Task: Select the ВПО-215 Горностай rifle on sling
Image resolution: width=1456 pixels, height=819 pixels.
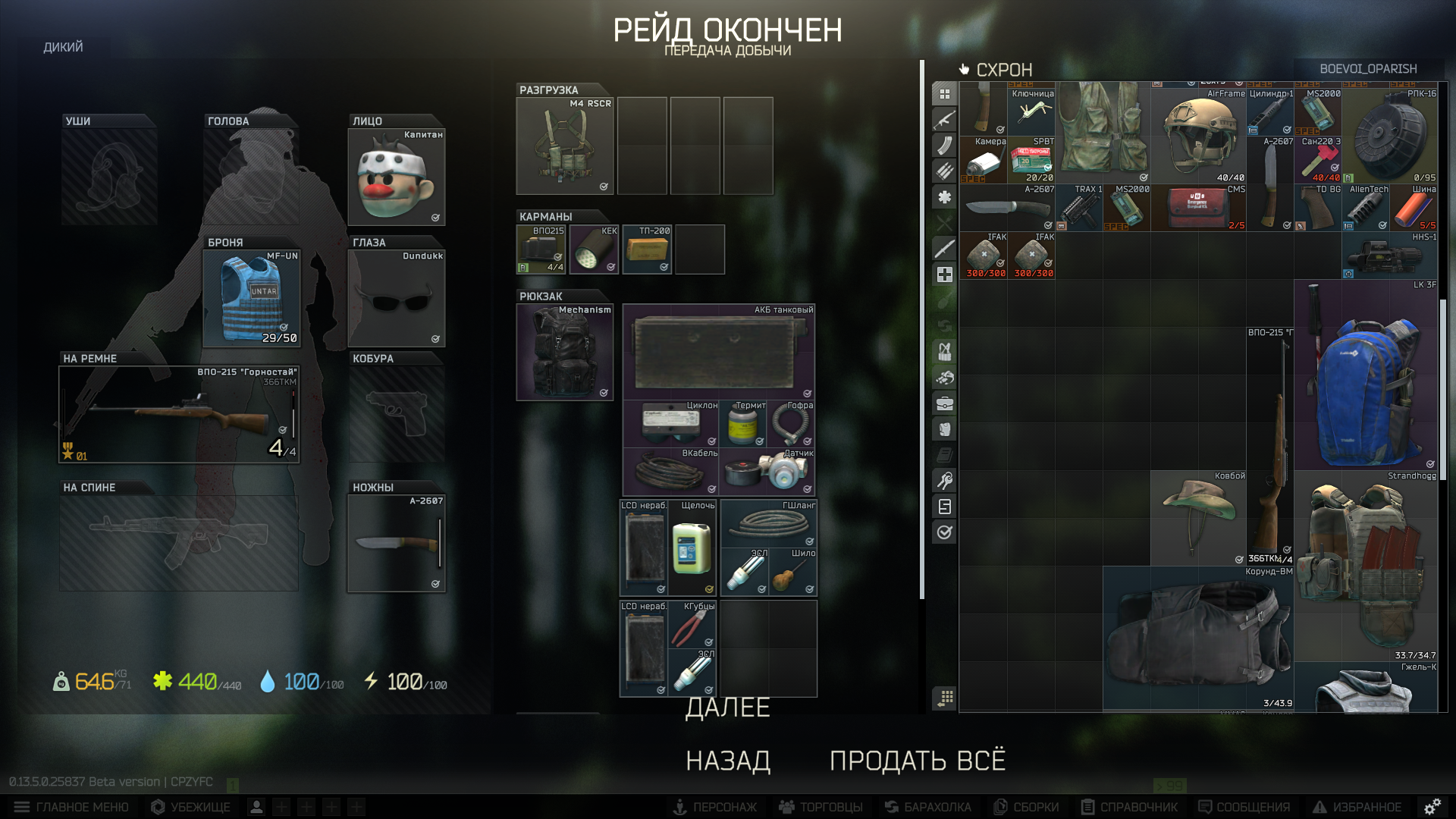Action: coord(180,415)
